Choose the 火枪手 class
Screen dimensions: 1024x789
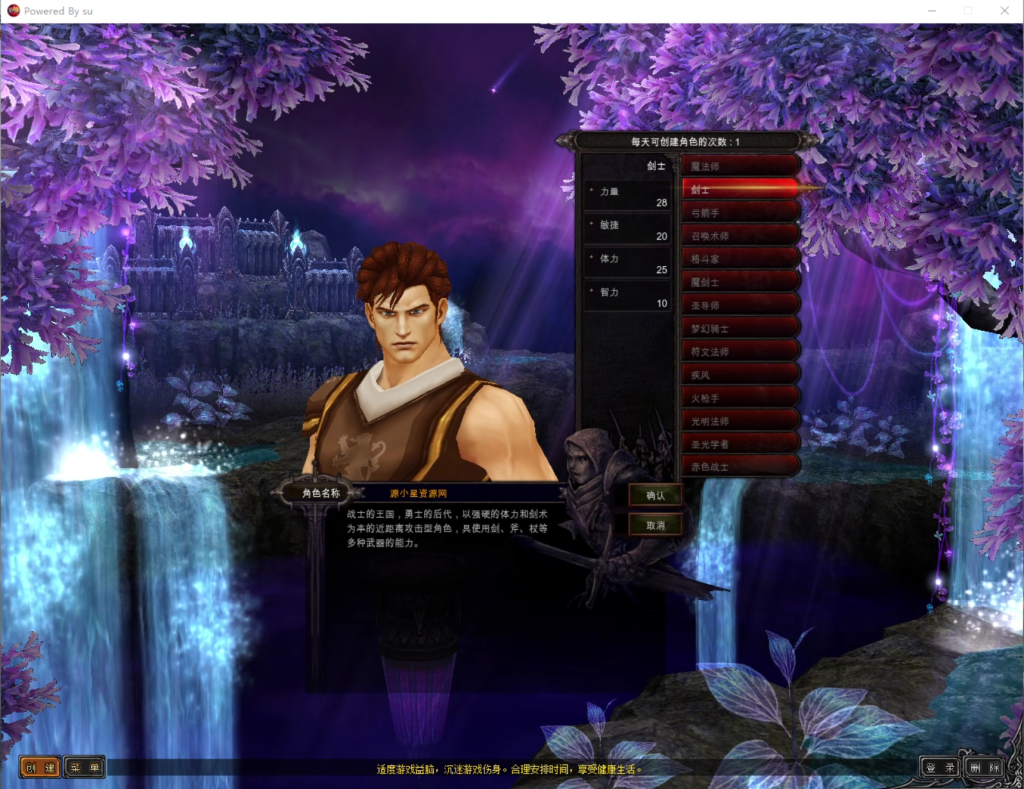click(x=740, y=397)
